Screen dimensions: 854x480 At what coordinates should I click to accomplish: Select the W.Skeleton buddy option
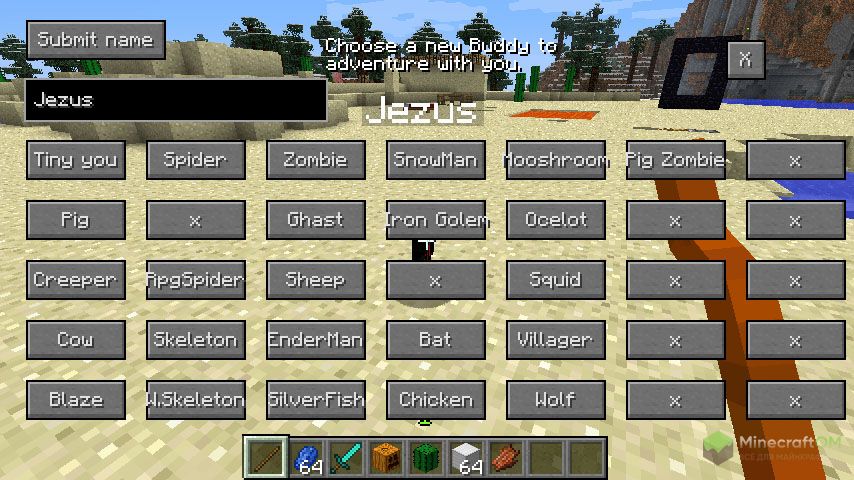point(196,400)
